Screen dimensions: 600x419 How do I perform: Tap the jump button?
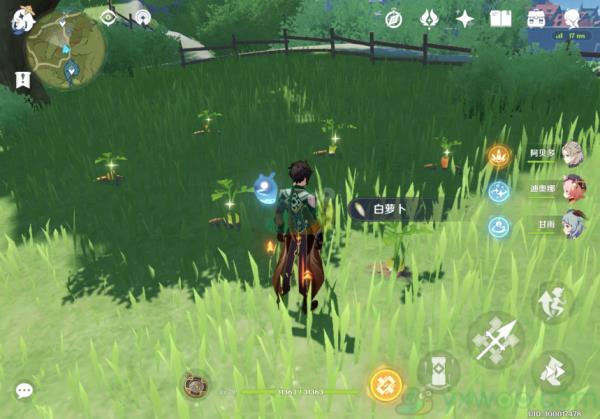(x=553, y=300)
